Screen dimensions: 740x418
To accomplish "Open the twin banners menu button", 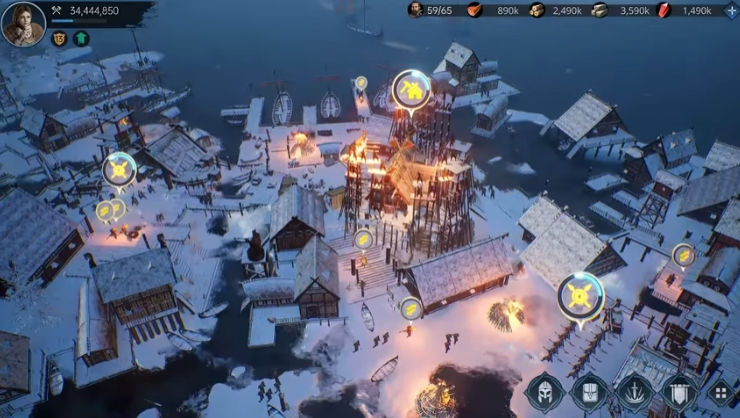I will (x=588, y=392).
